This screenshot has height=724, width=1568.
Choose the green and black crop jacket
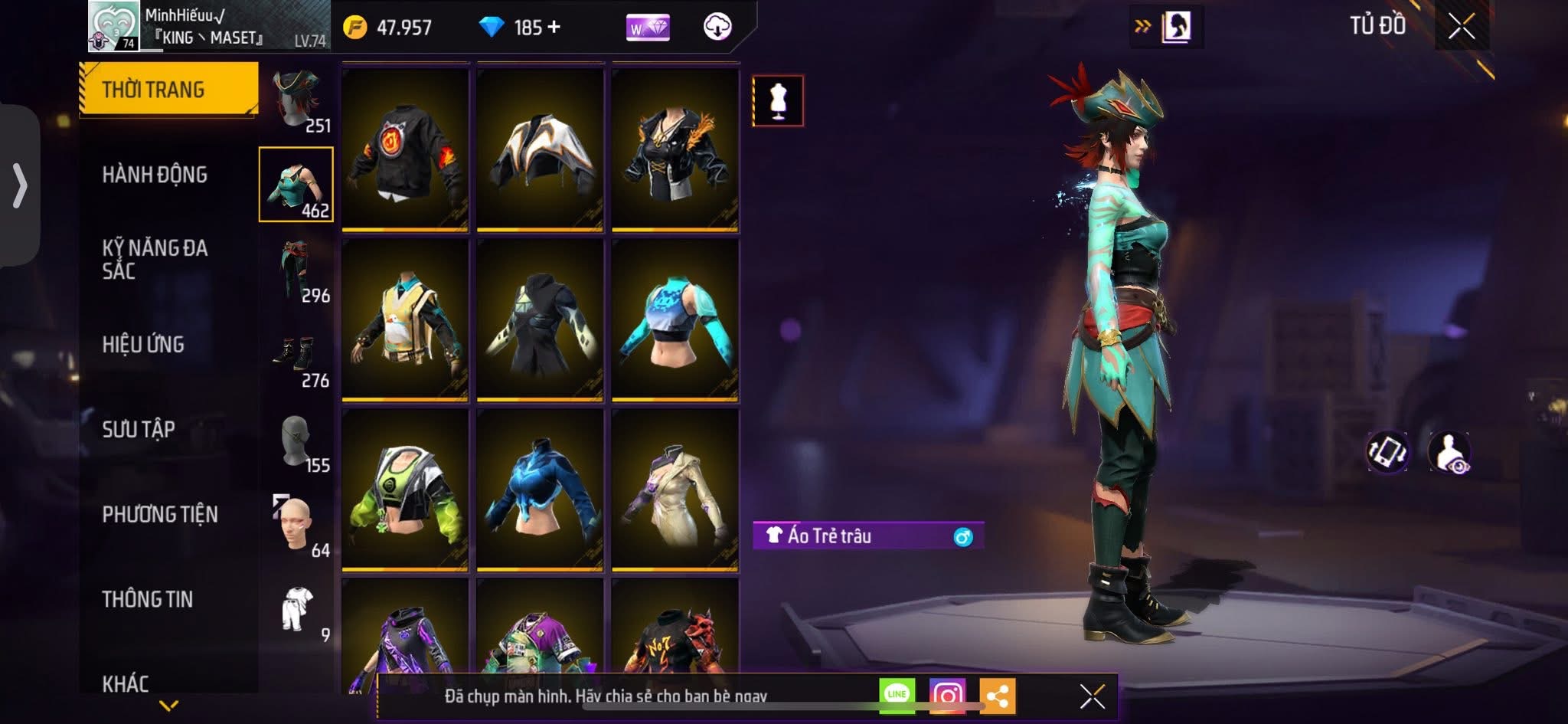point(405,490)
